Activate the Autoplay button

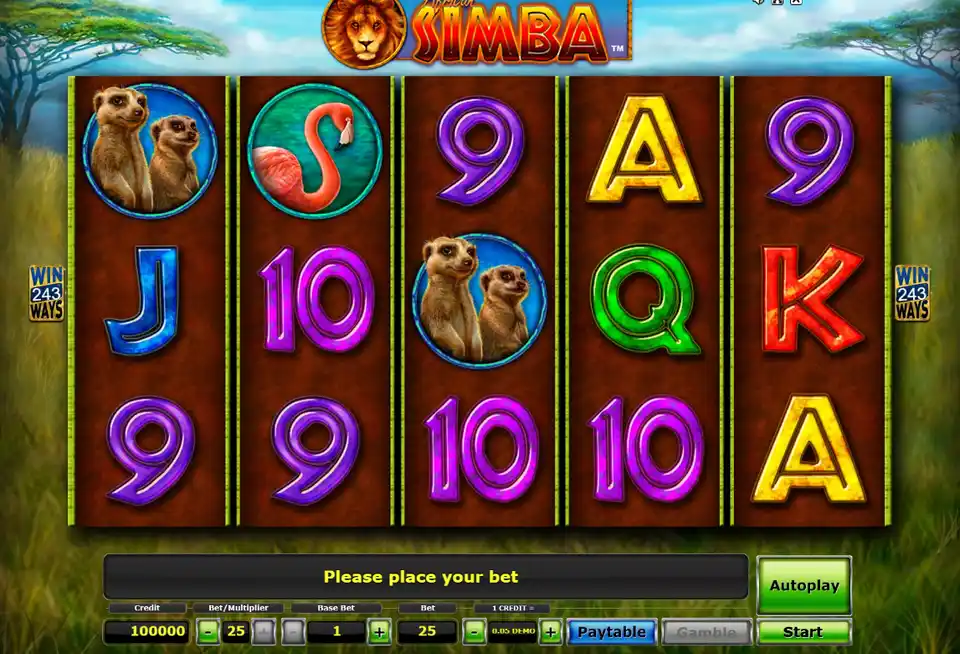(x=804, y=585)
